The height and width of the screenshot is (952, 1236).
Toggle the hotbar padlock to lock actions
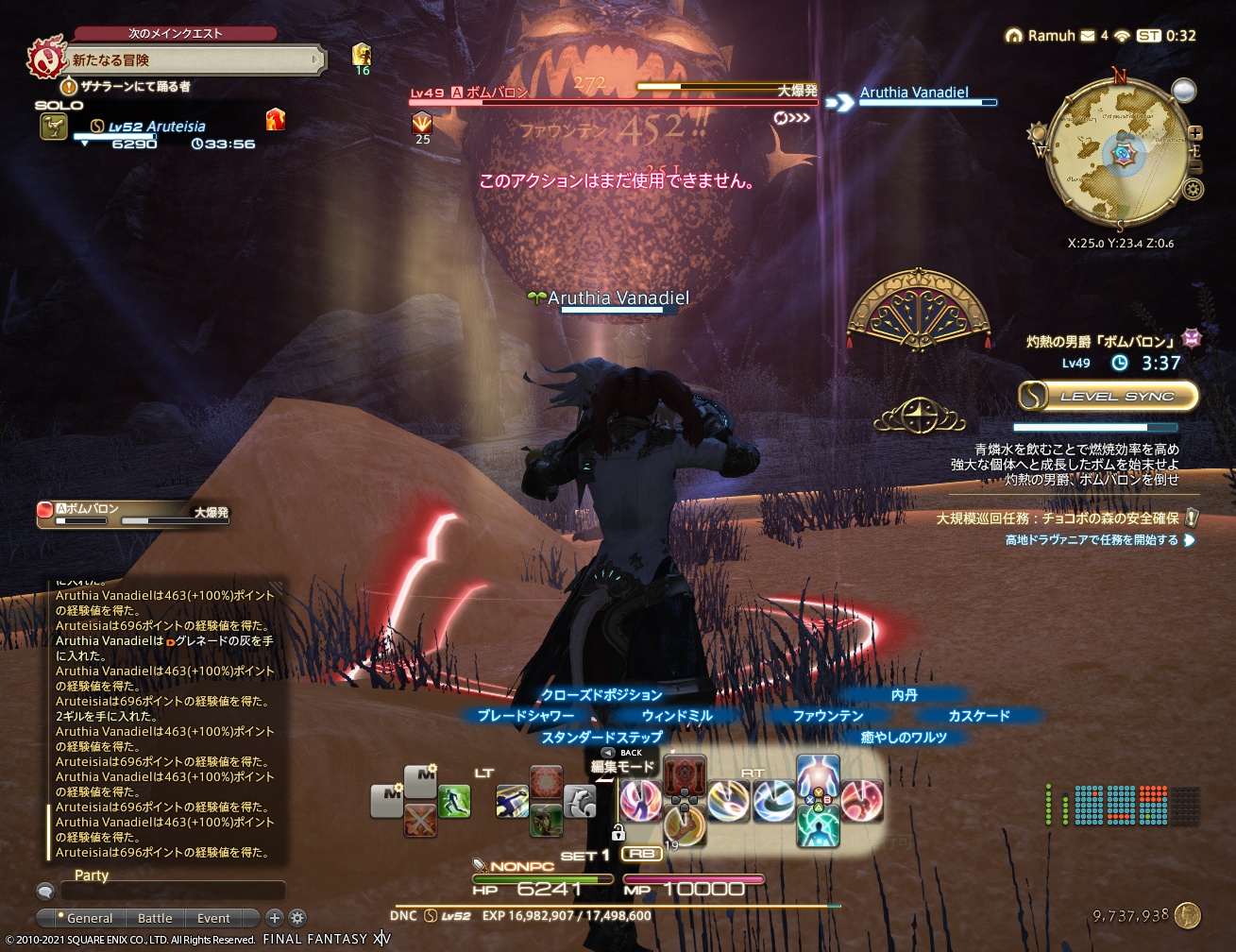click(619, 833)
